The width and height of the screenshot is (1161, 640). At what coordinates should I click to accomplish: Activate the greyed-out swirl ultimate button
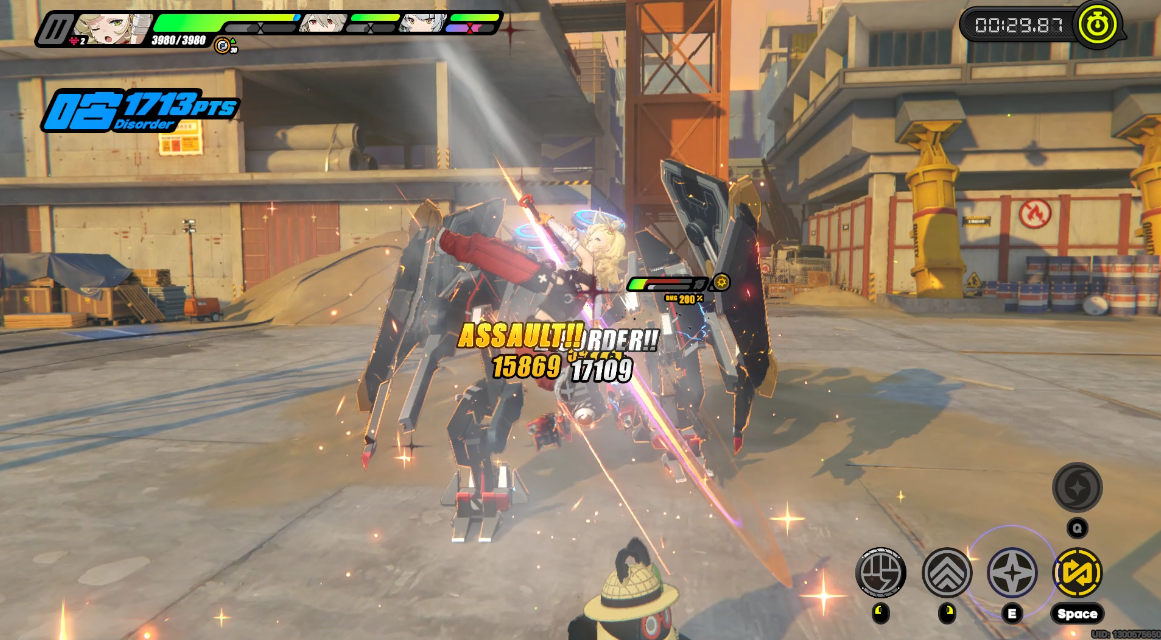click(1077, 488)
